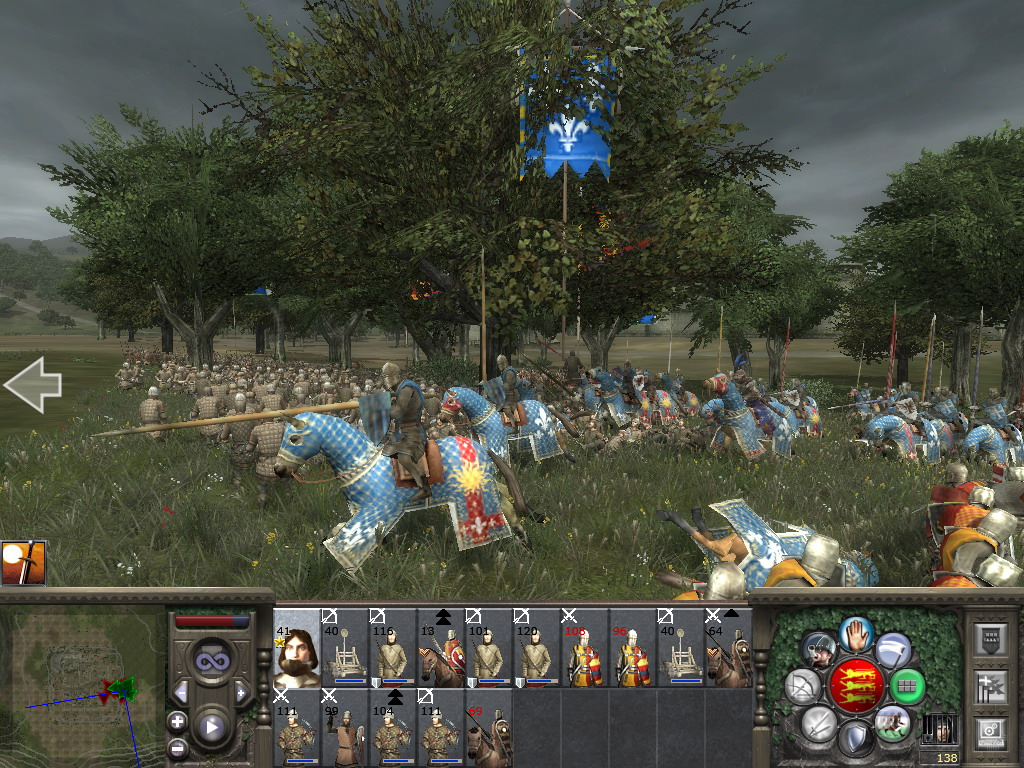Activate the helmeted soldier special ability
Viewport: 1024px width, 768px height.
819,649
